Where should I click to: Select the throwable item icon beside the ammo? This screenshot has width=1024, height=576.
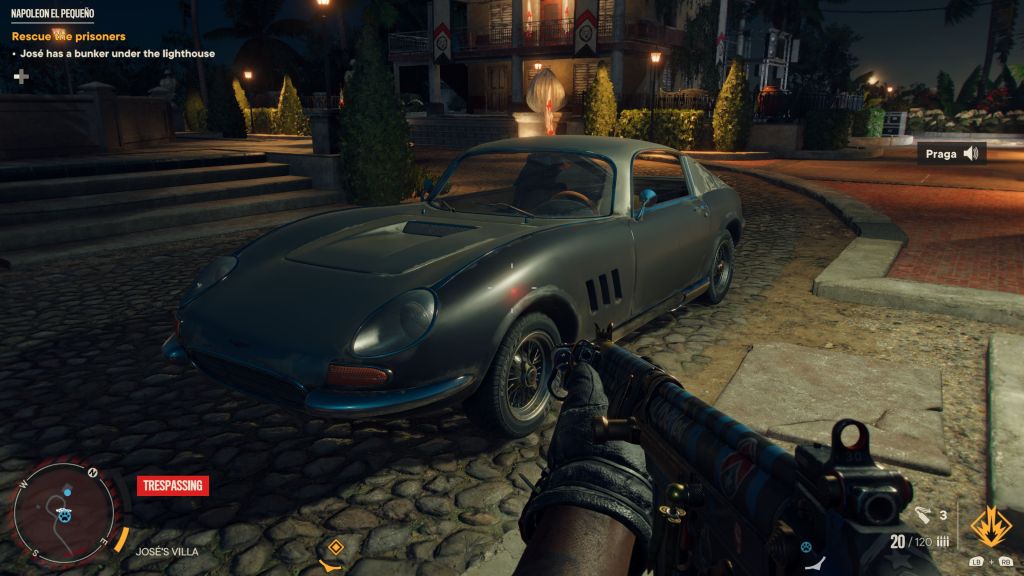coord(924,516)
